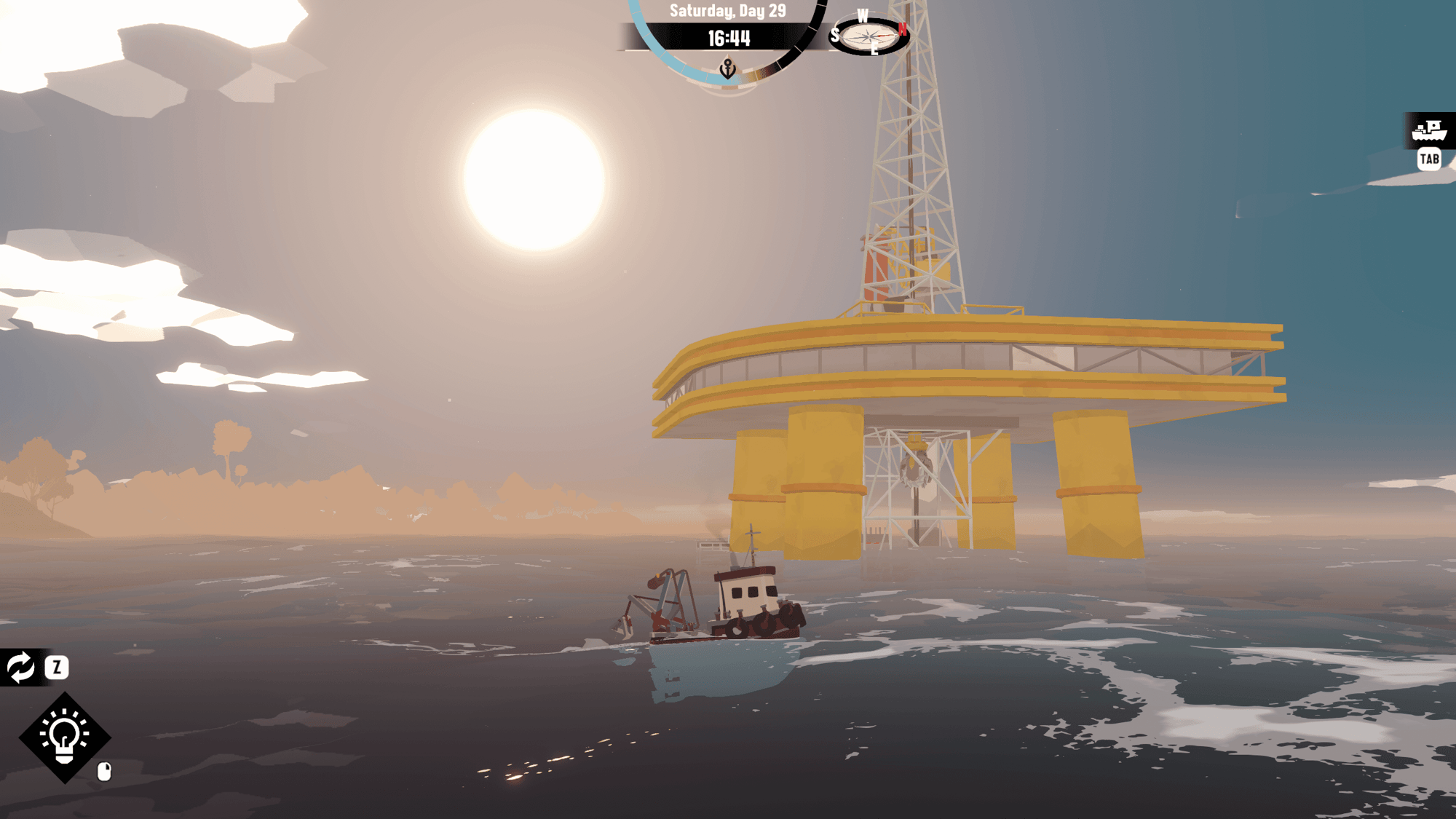Click the anchor marker on the day dial
Image resolution: width=1456 pixels, height=819 pixels.
click(727, 69)
